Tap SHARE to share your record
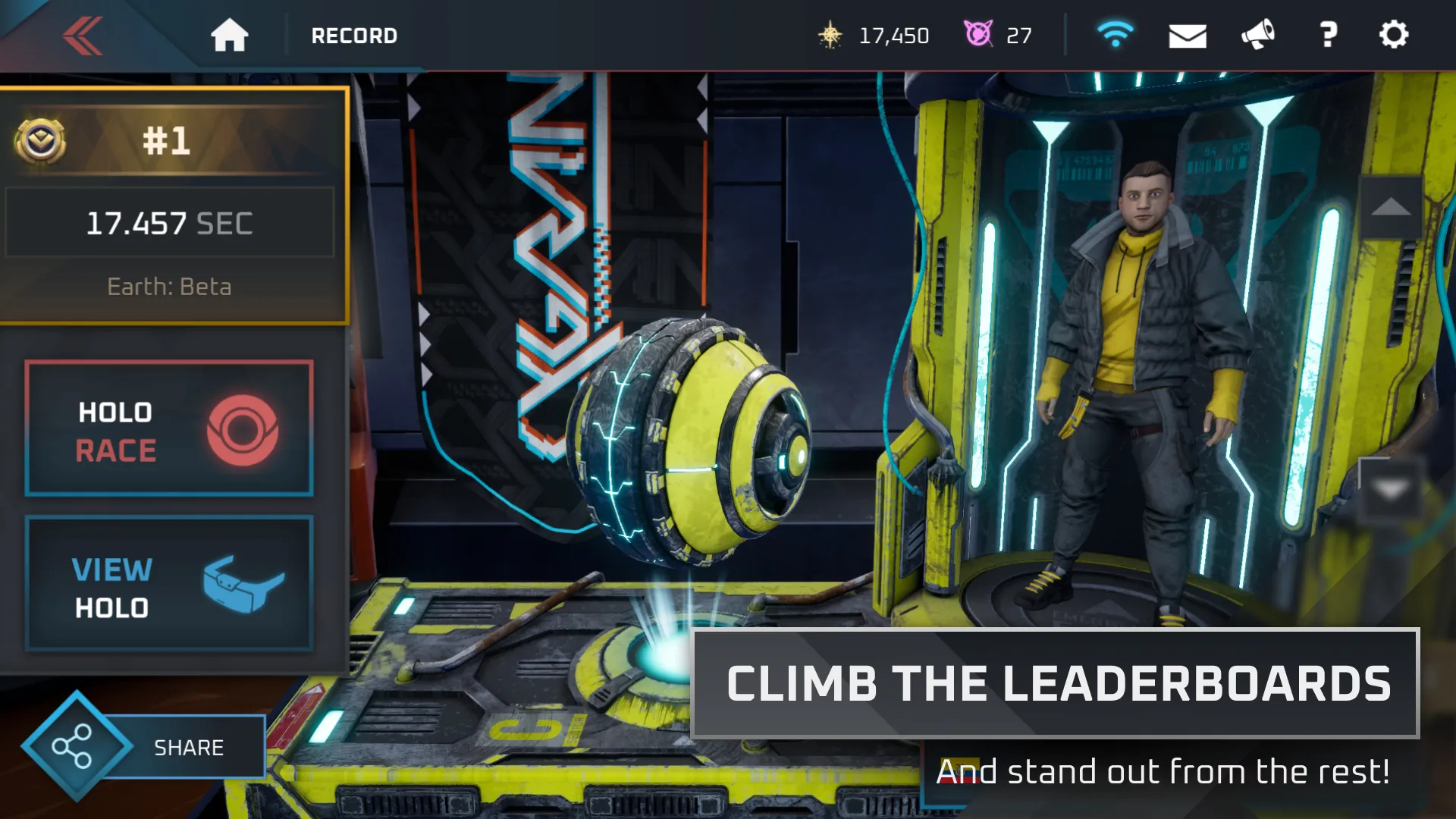The height and width of the screenshot is (819, 1456). 188,747
